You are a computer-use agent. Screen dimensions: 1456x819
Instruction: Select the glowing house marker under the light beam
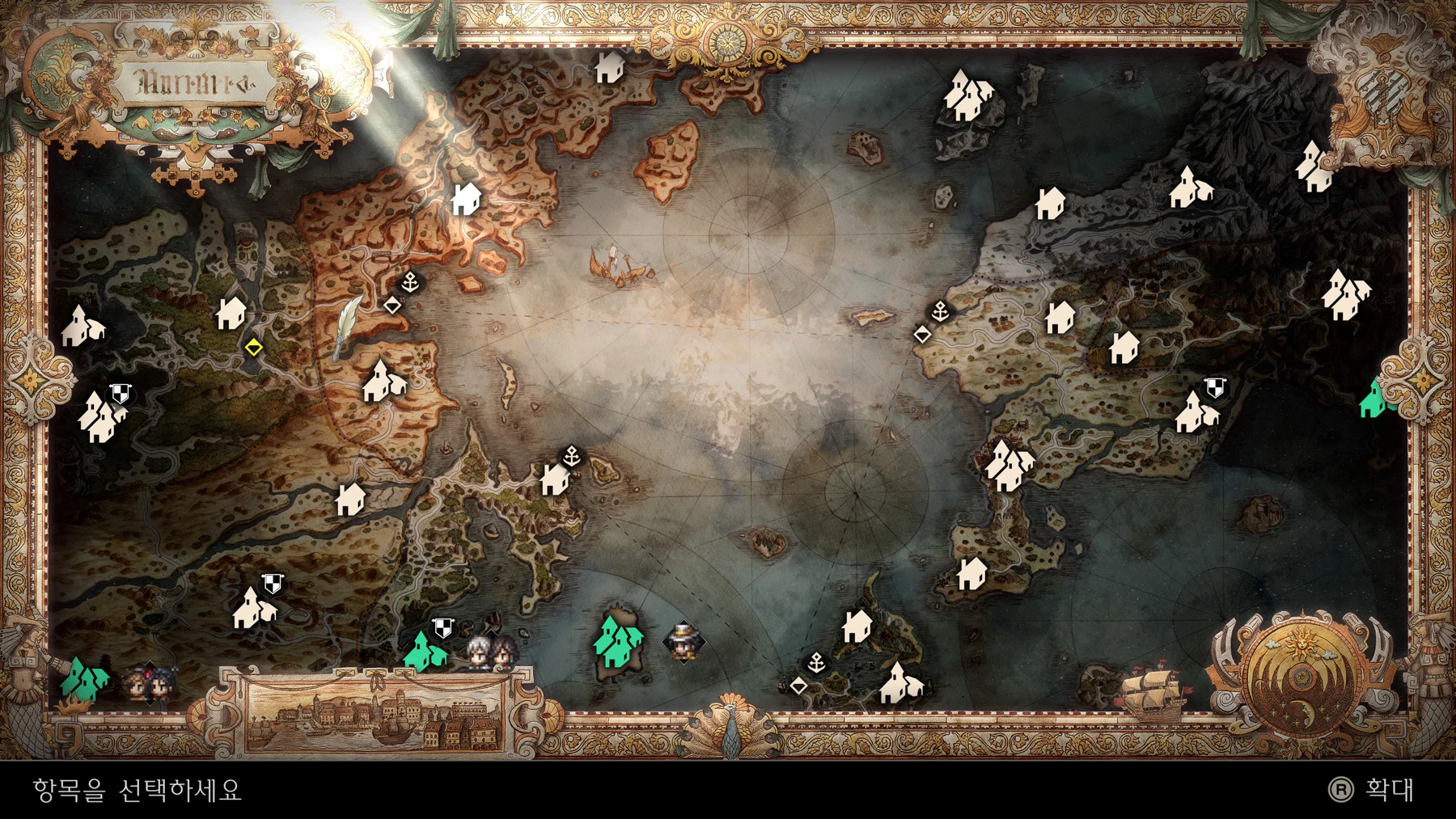click(x=466, y=199)
